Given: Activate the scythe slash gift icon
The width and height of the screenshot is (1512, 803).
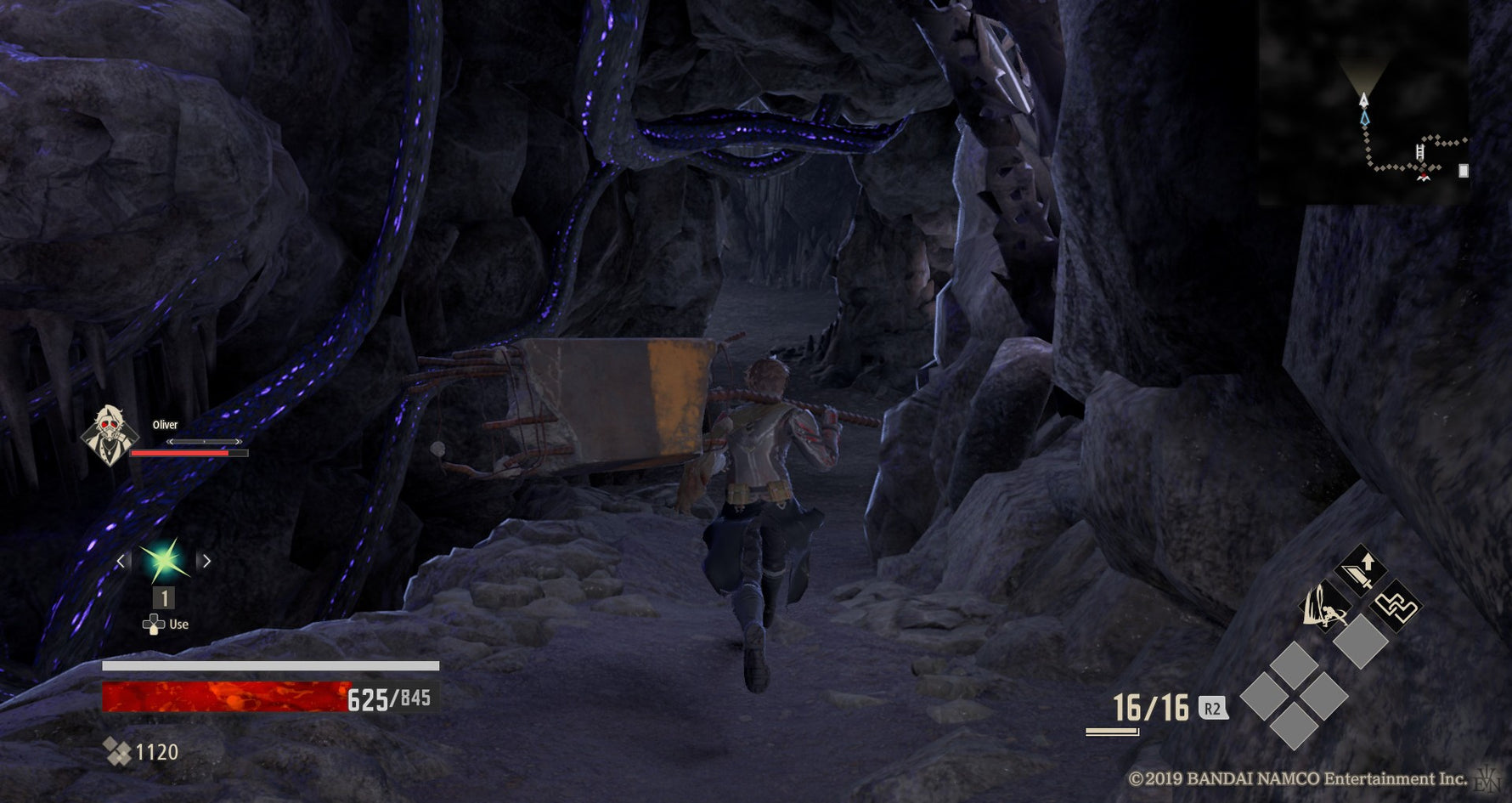Looking at the screenshot, I should click(1324, 607).
